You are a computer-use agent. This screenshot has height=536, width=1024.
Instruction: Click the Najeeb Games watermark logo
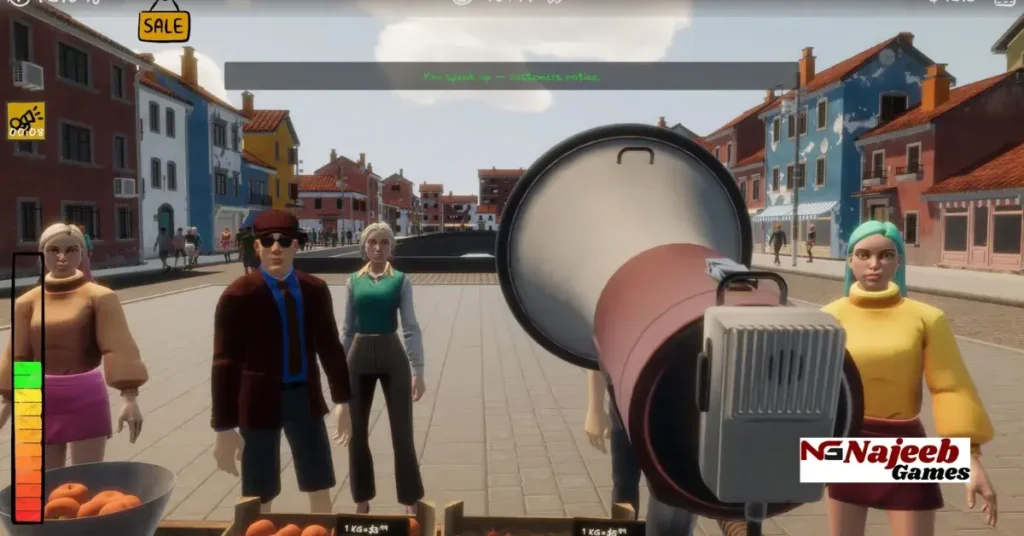[884, 459]
